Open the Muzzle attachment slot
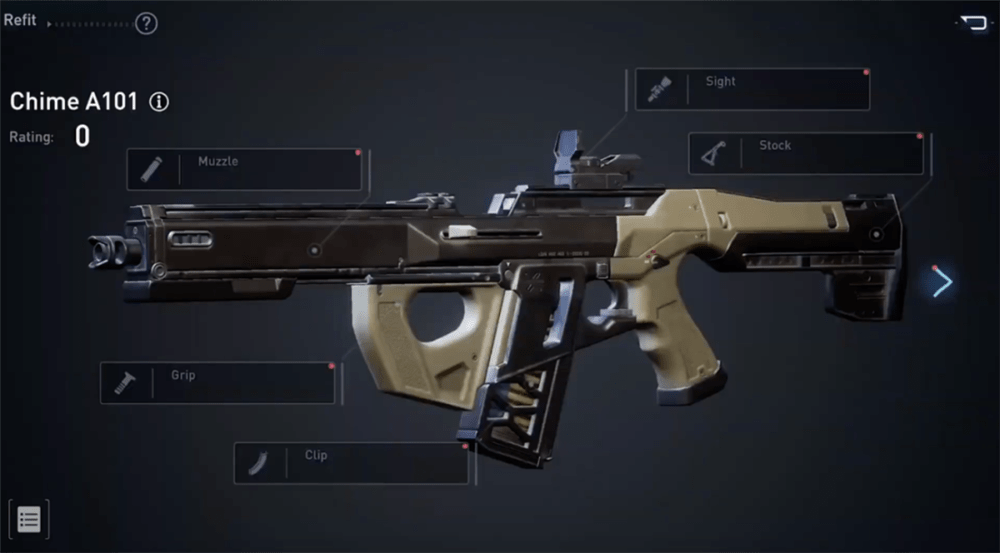1000x553 pixels. point(244,169)
